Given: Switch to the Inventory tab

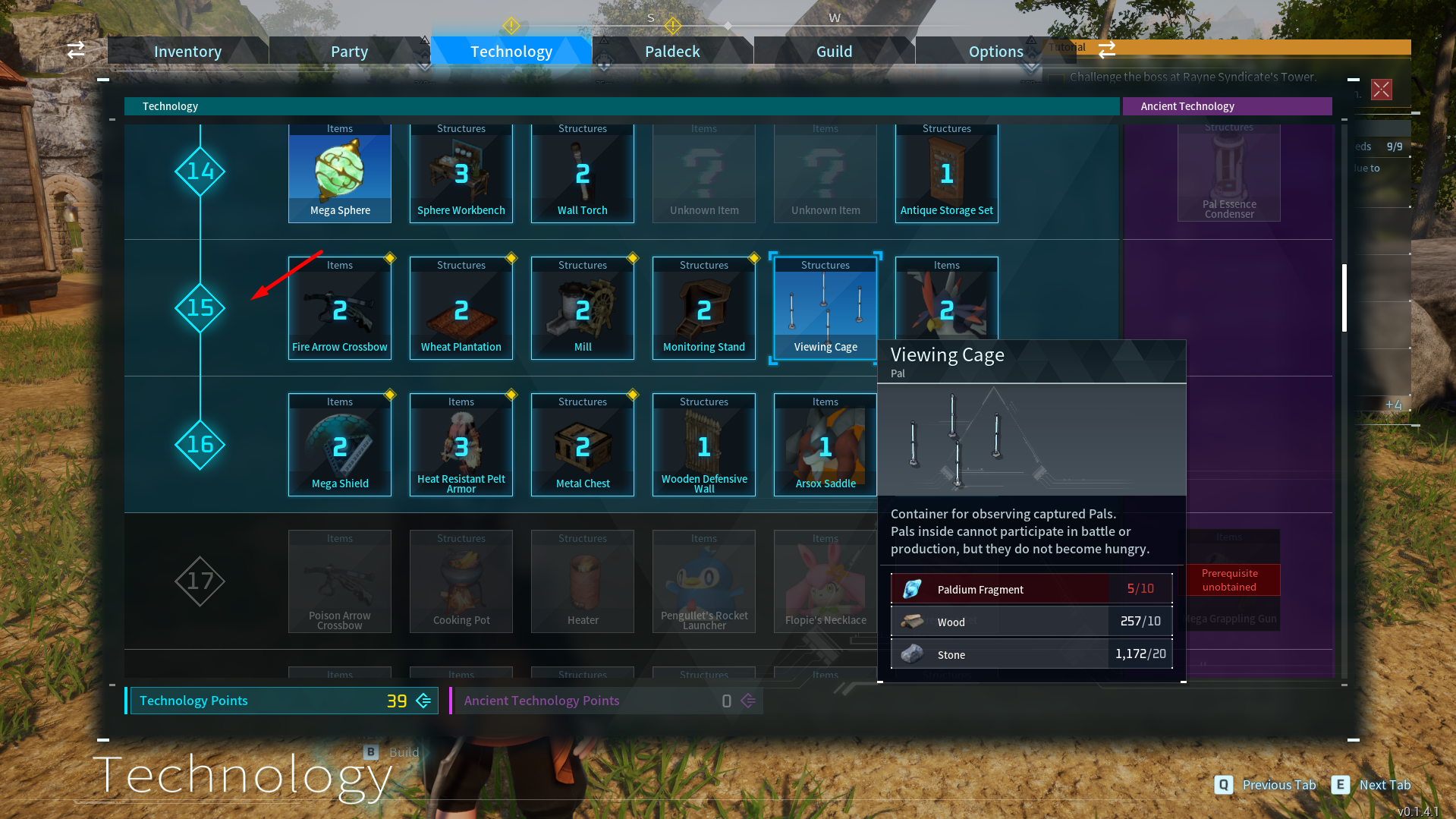Looking at the screenshot, I should [x=187, y=52].
